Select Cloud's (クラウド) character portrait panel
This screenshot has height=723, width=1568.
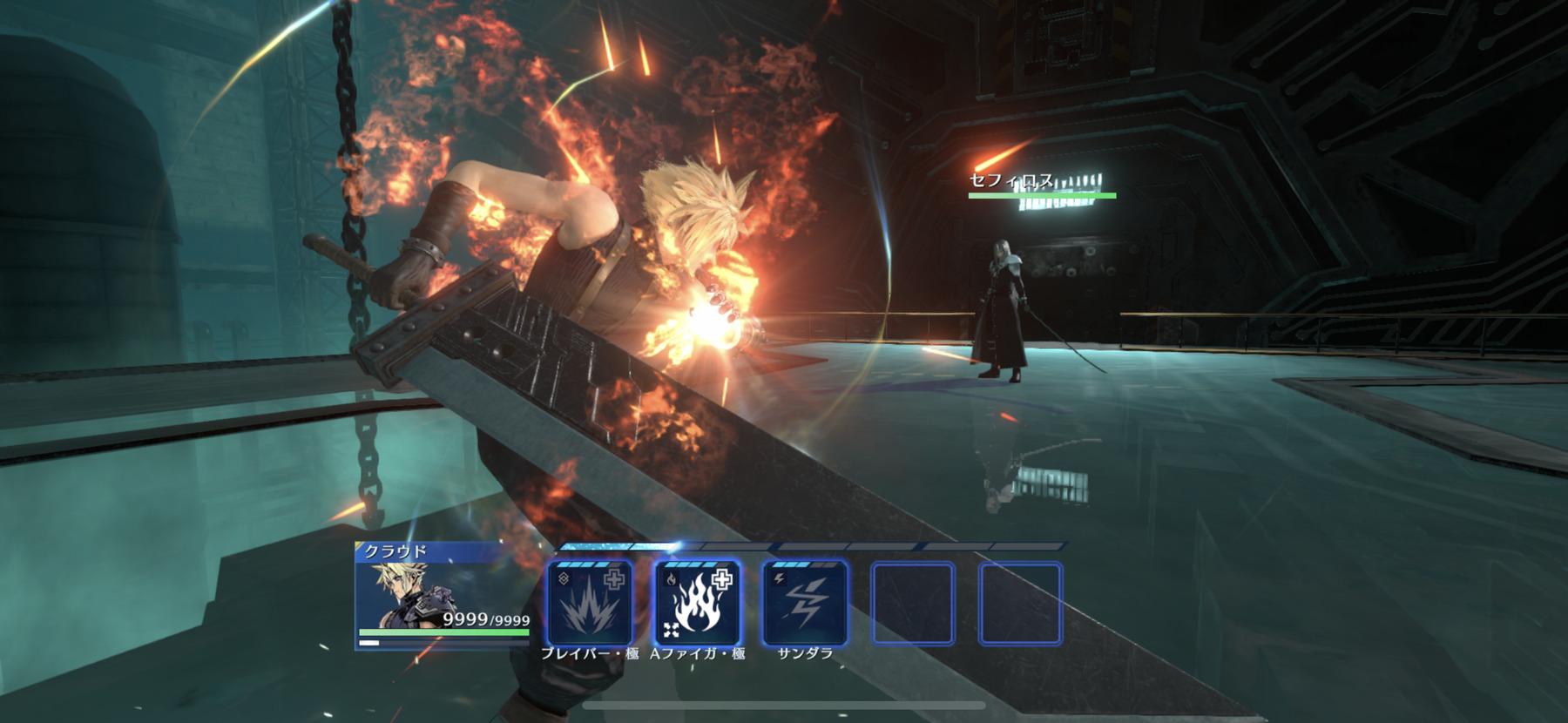pyautogui.click(x=443, y=595)
